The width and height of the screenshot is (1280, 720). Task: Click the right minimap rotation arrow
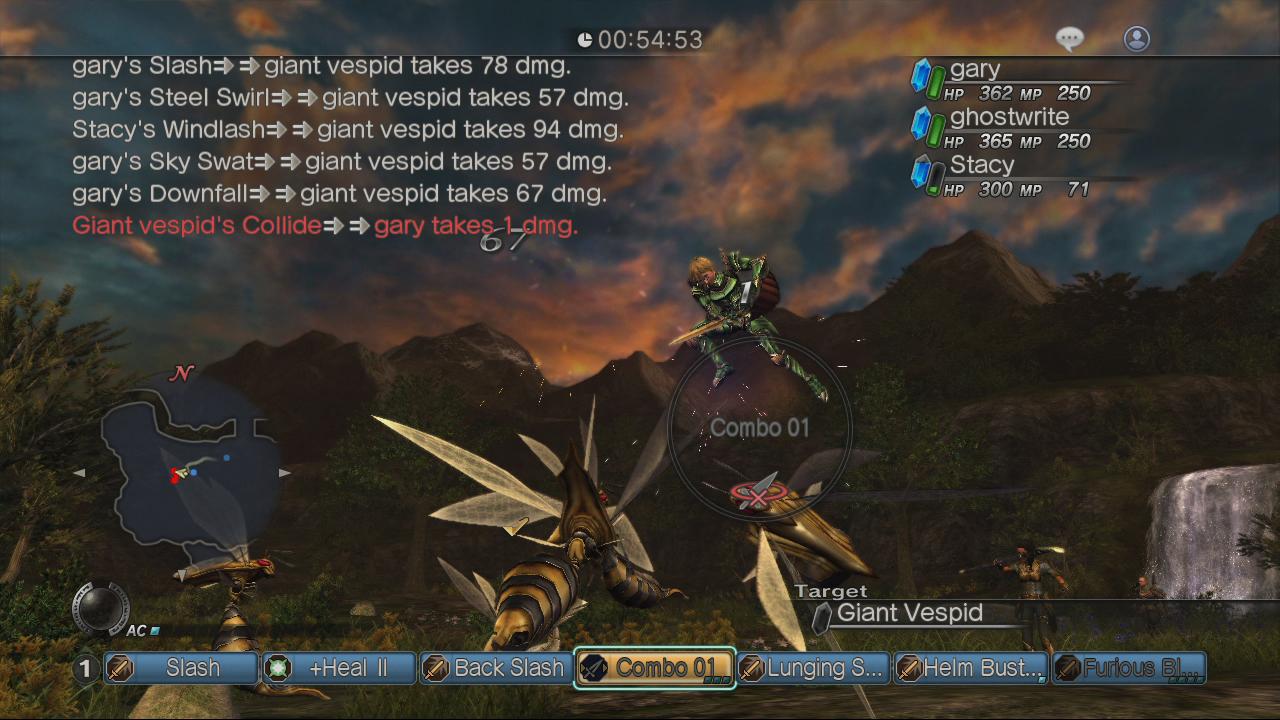click(285, 473)
